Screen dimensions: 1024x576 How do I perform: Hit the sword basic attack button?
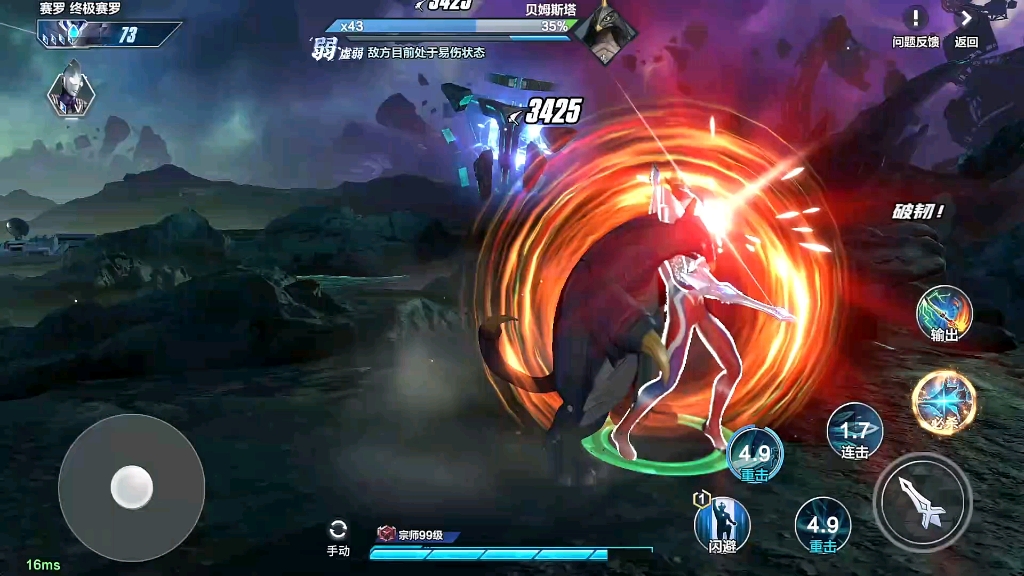pos(921,500)
